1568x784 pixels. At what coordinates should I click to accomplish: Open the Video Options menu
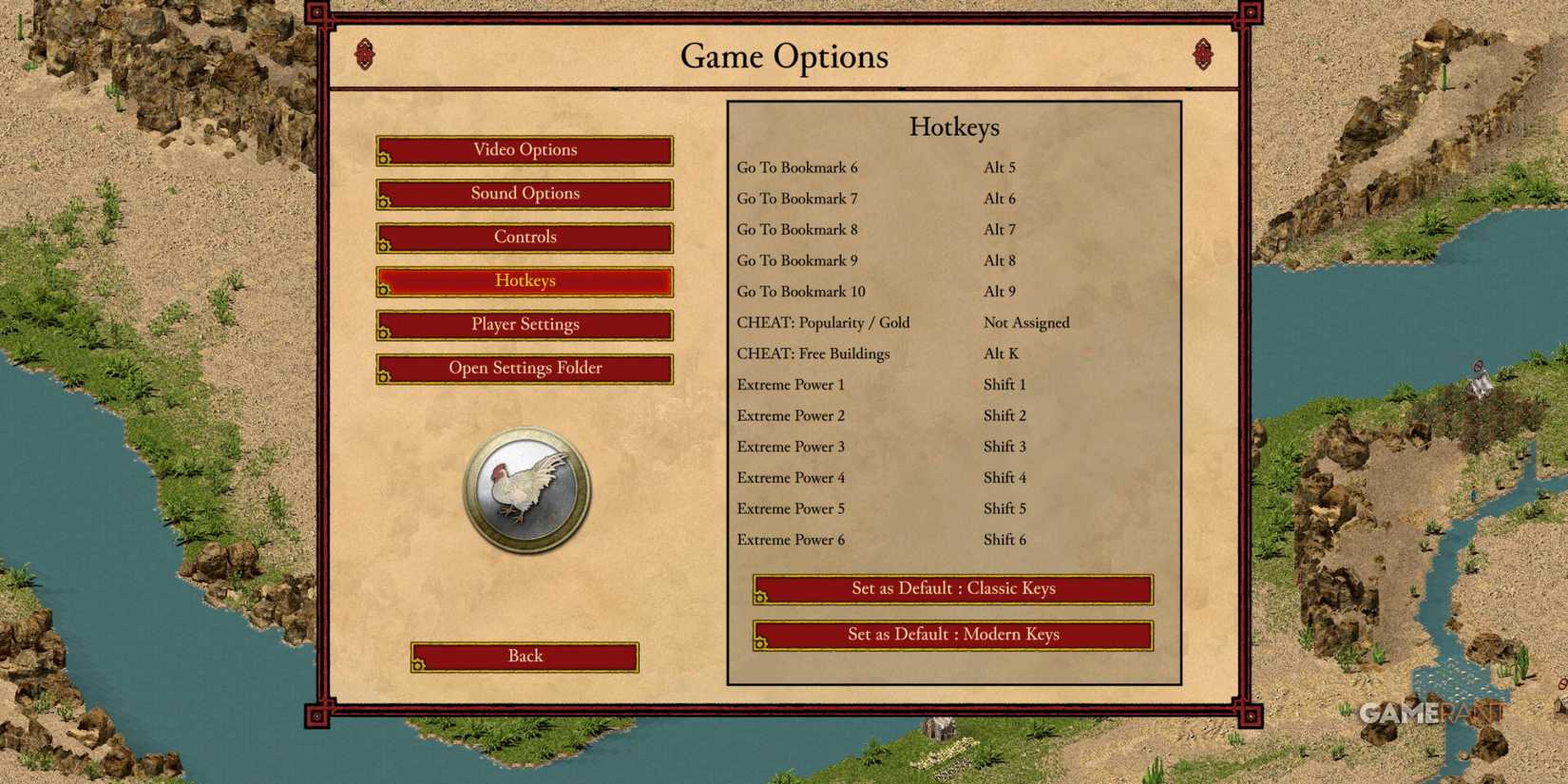tap(524, 149)
